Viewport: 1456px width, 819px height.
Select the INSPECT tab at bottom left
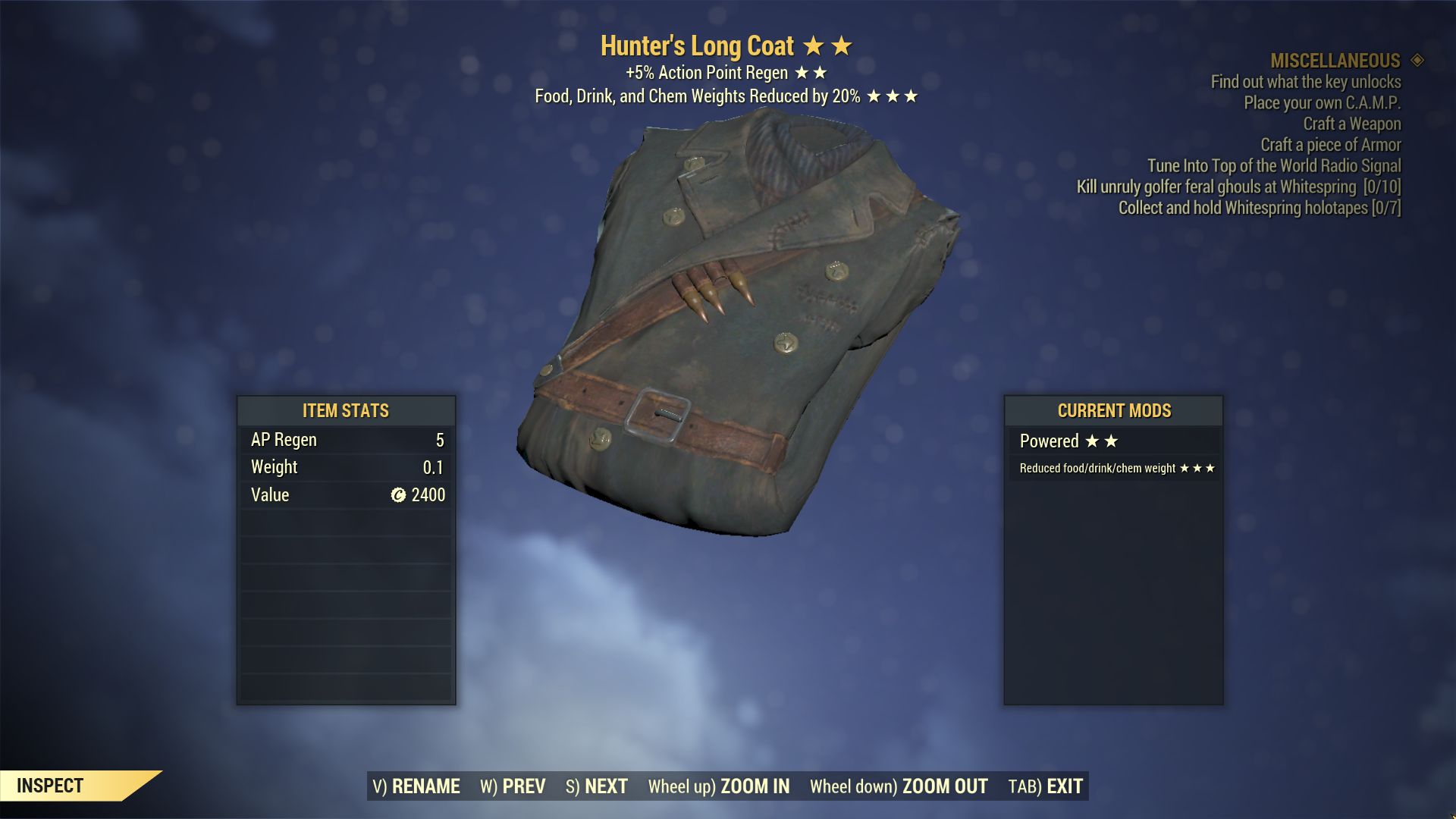(49, 786)
